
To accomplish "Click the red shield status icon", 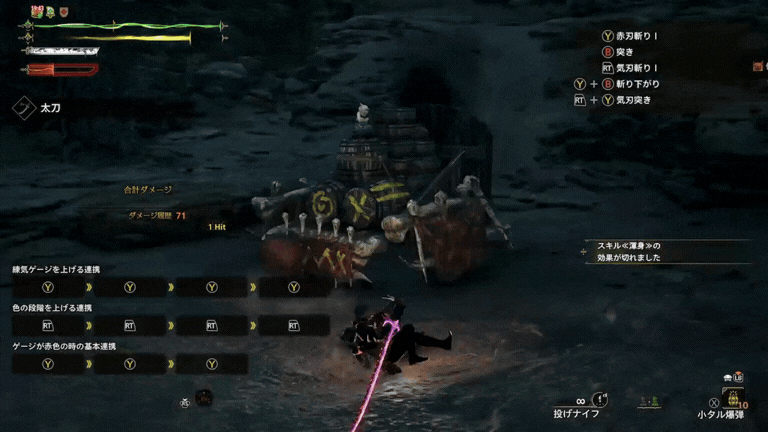I will 64,11.
